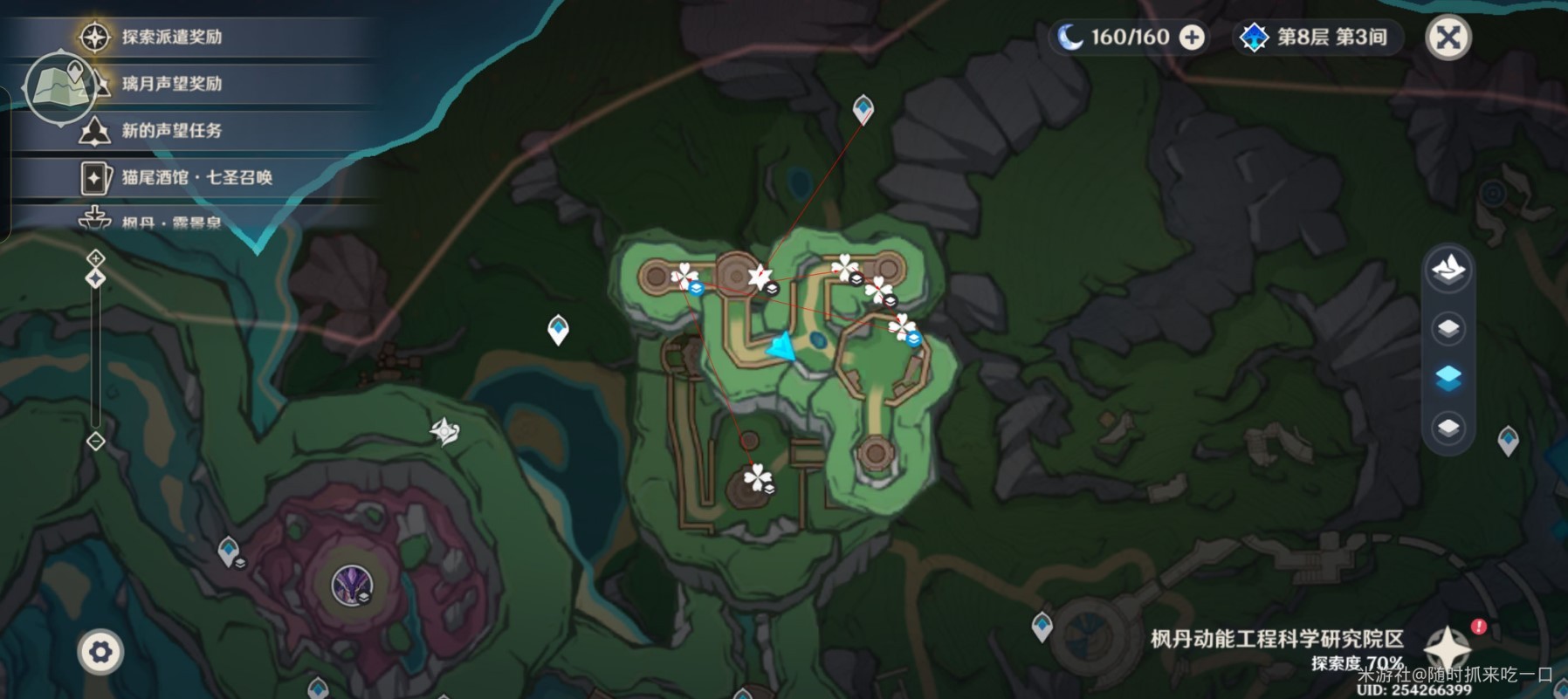Switch to the highlighted blue map layer
1568x699 pixels.
click(1448, 377)
